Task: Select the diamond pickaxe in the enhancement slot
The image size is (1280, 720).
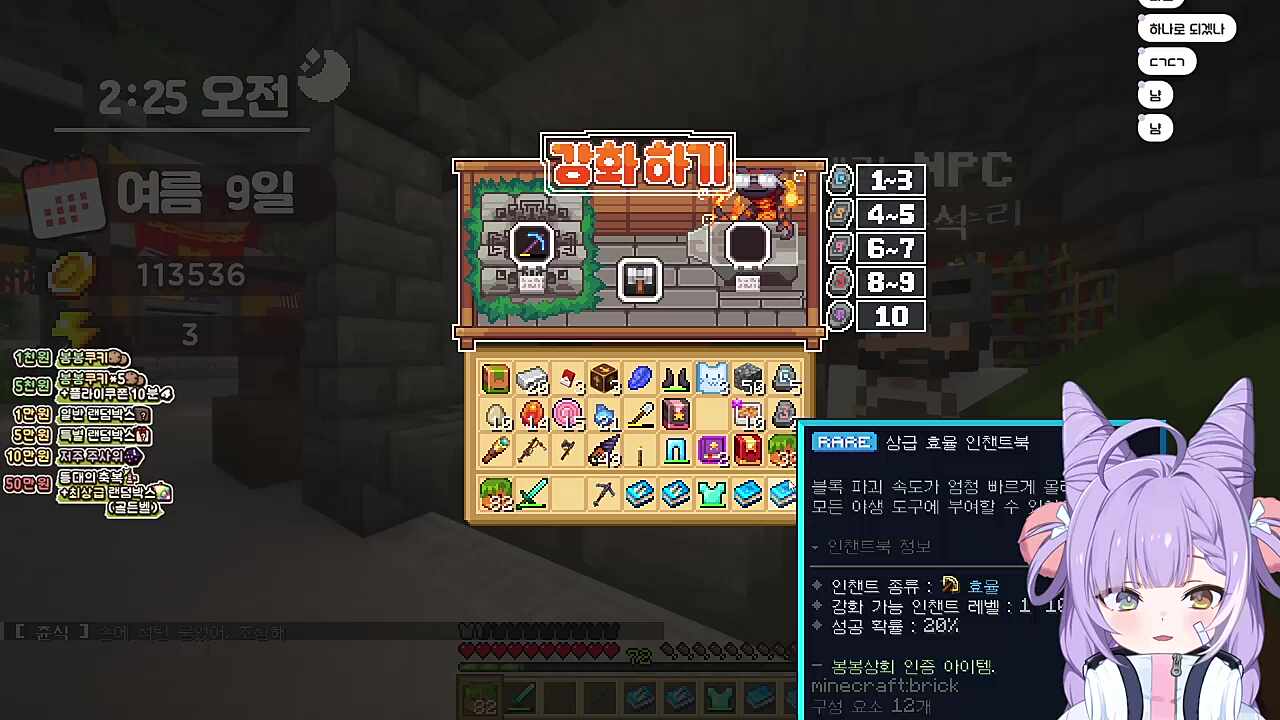Action: point(531,244)
